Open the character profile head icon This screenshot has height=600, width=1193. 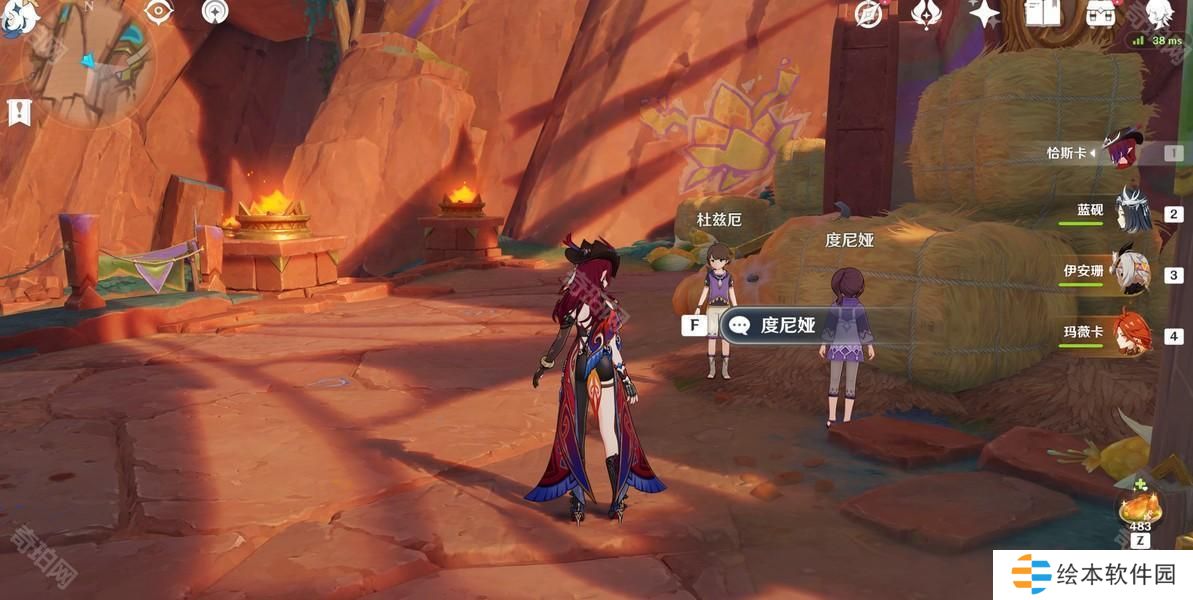pyautogui.click(x=1158, y=13)
